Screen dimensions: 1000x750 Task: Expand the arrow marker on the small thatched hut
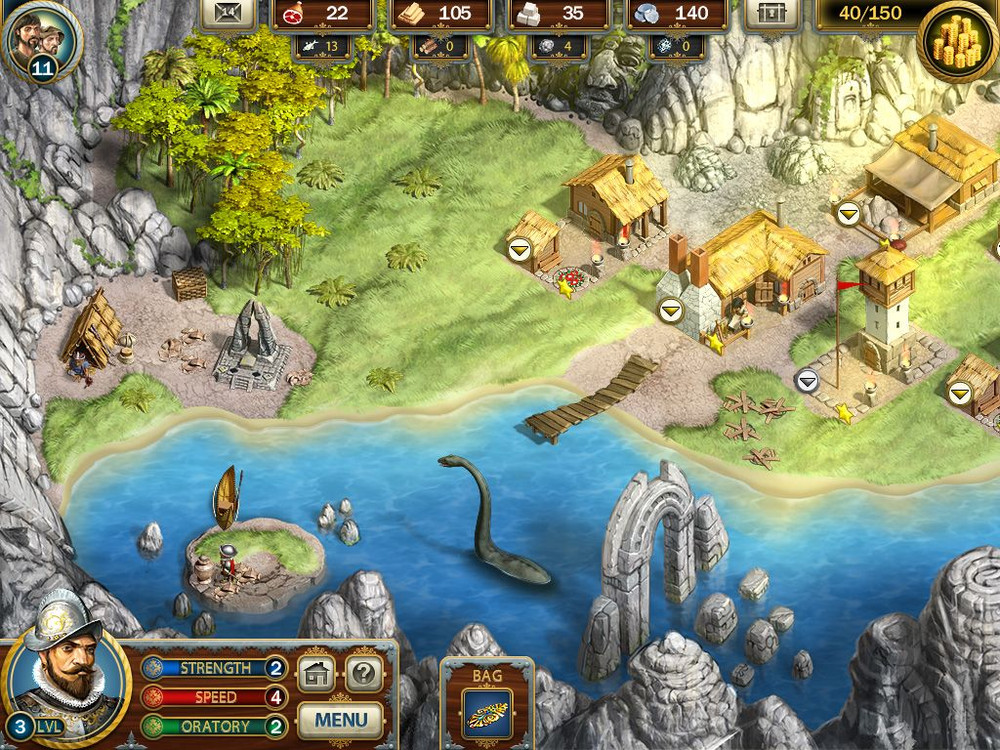(x=518, y=250)
